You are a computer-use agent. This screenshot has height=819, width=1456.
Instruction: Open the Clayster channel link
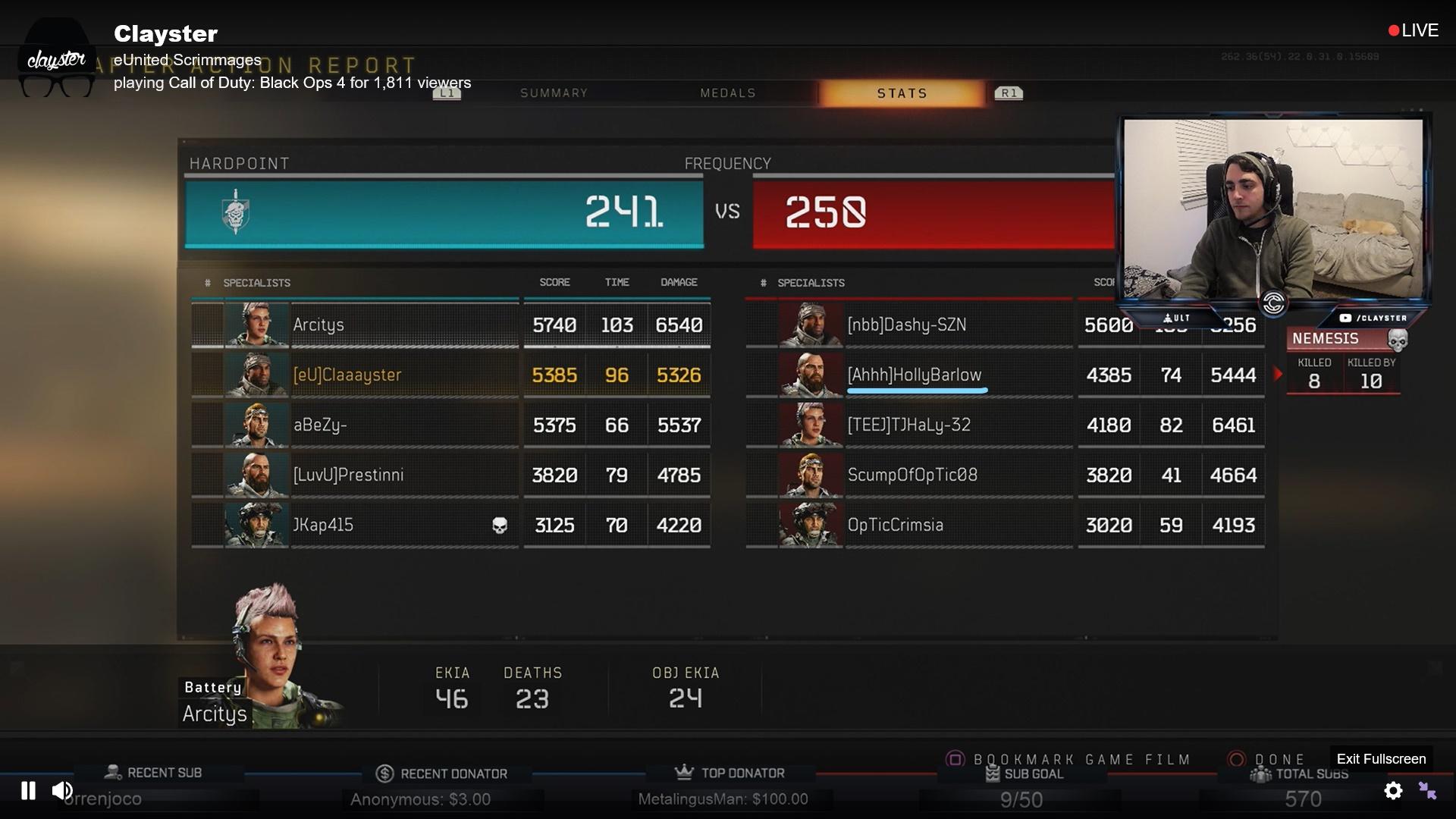coord(165,33)
